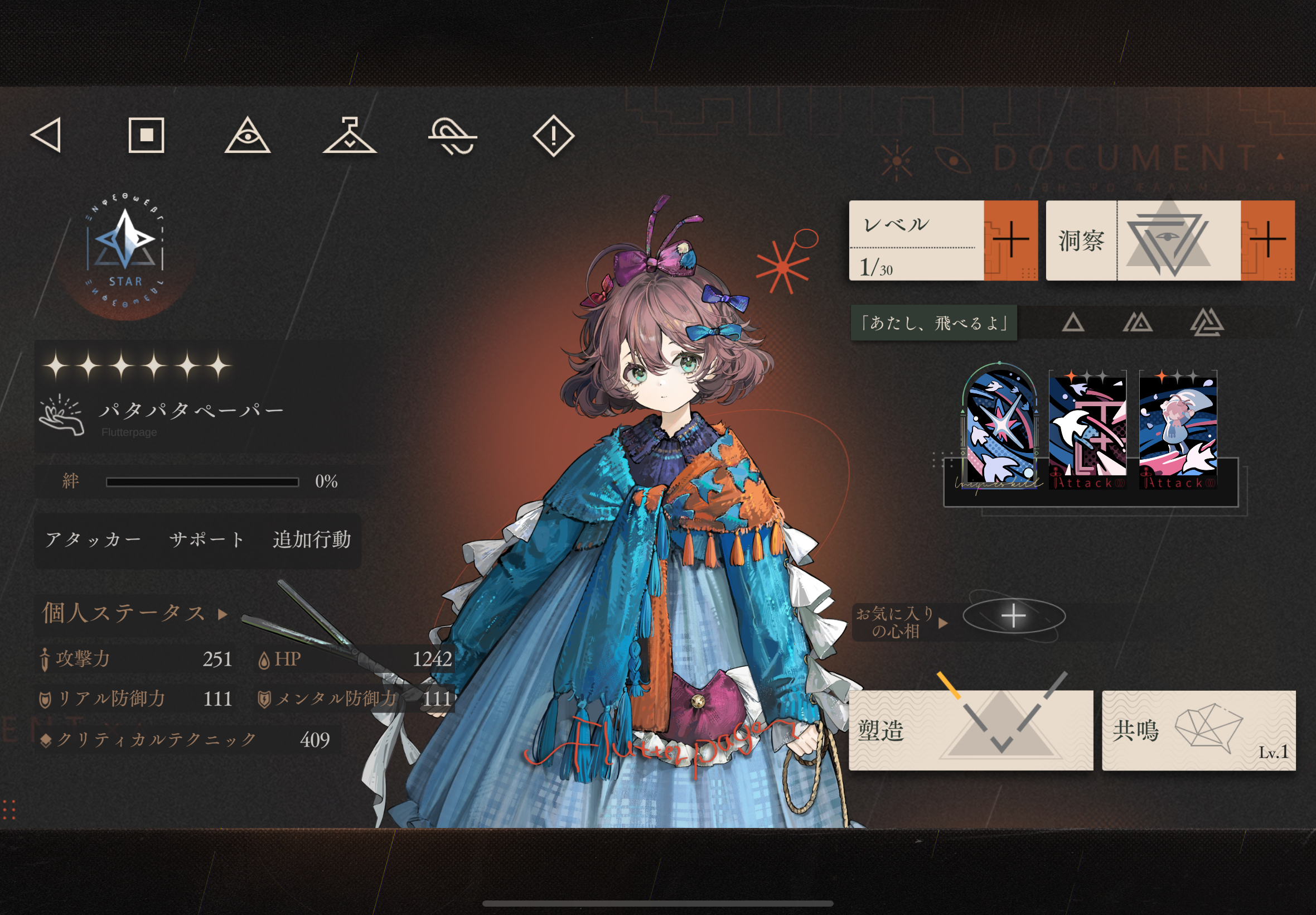
Task: Open the diamond exclamation info icon
Action: pos(553,137)
